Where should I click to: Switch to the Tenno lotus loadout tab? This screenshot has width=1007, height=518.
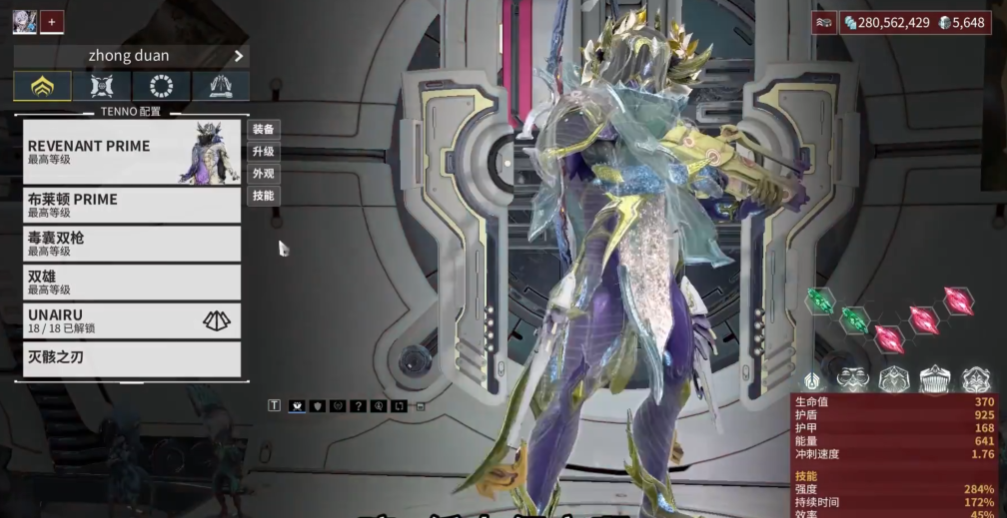click(x=42, y=86)
